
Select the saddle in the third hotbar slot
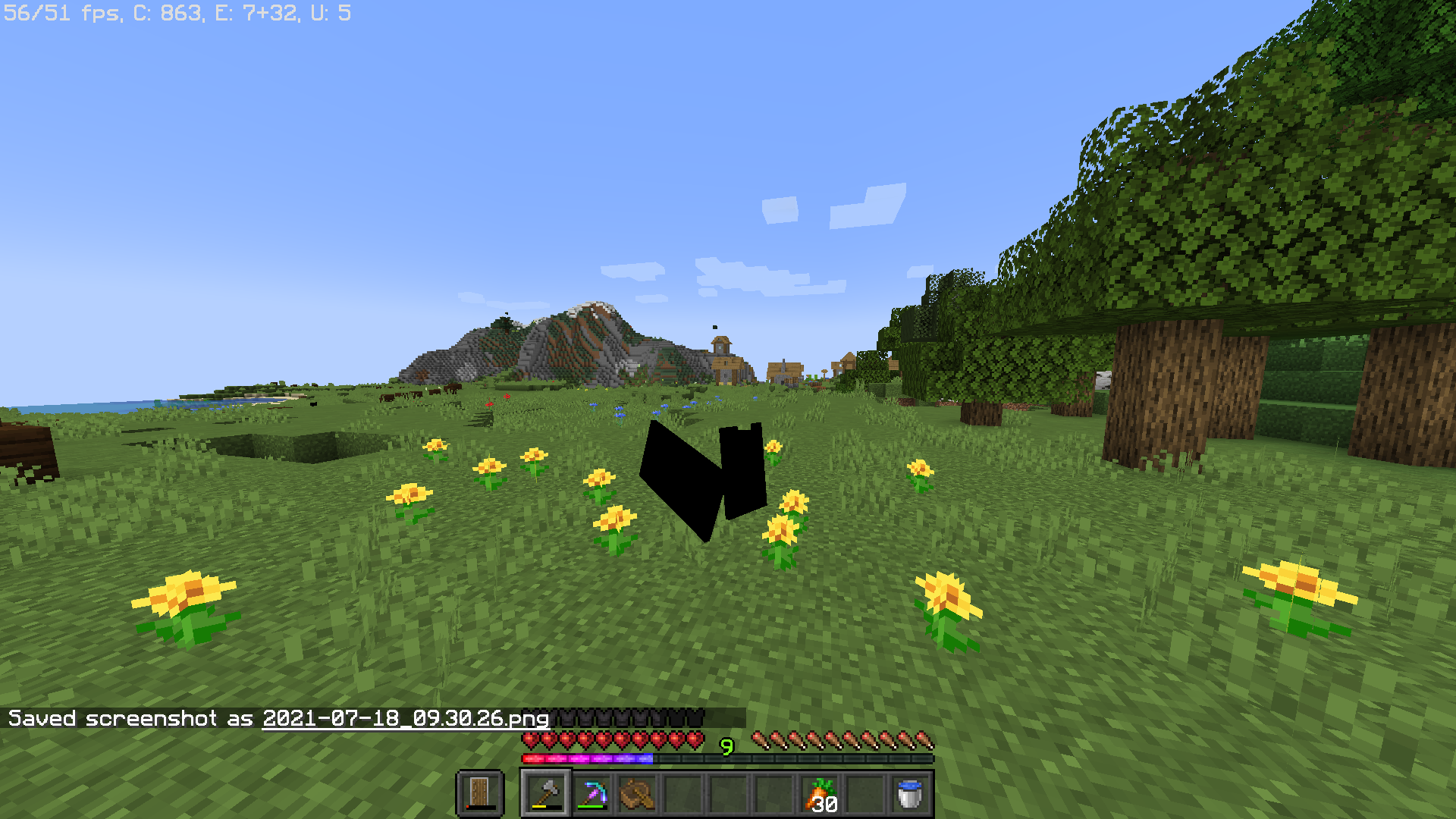635,792
